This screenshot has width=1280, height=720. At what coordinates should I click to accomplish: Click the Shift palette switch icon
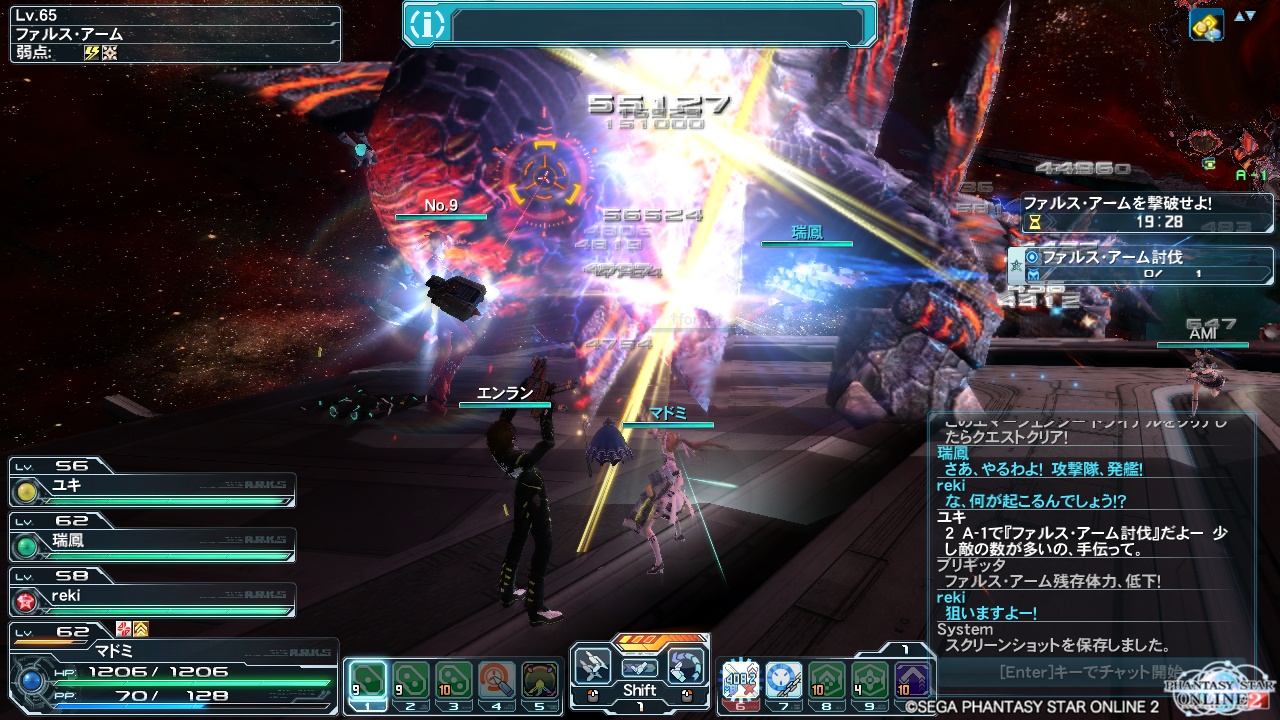pos(640,667)
